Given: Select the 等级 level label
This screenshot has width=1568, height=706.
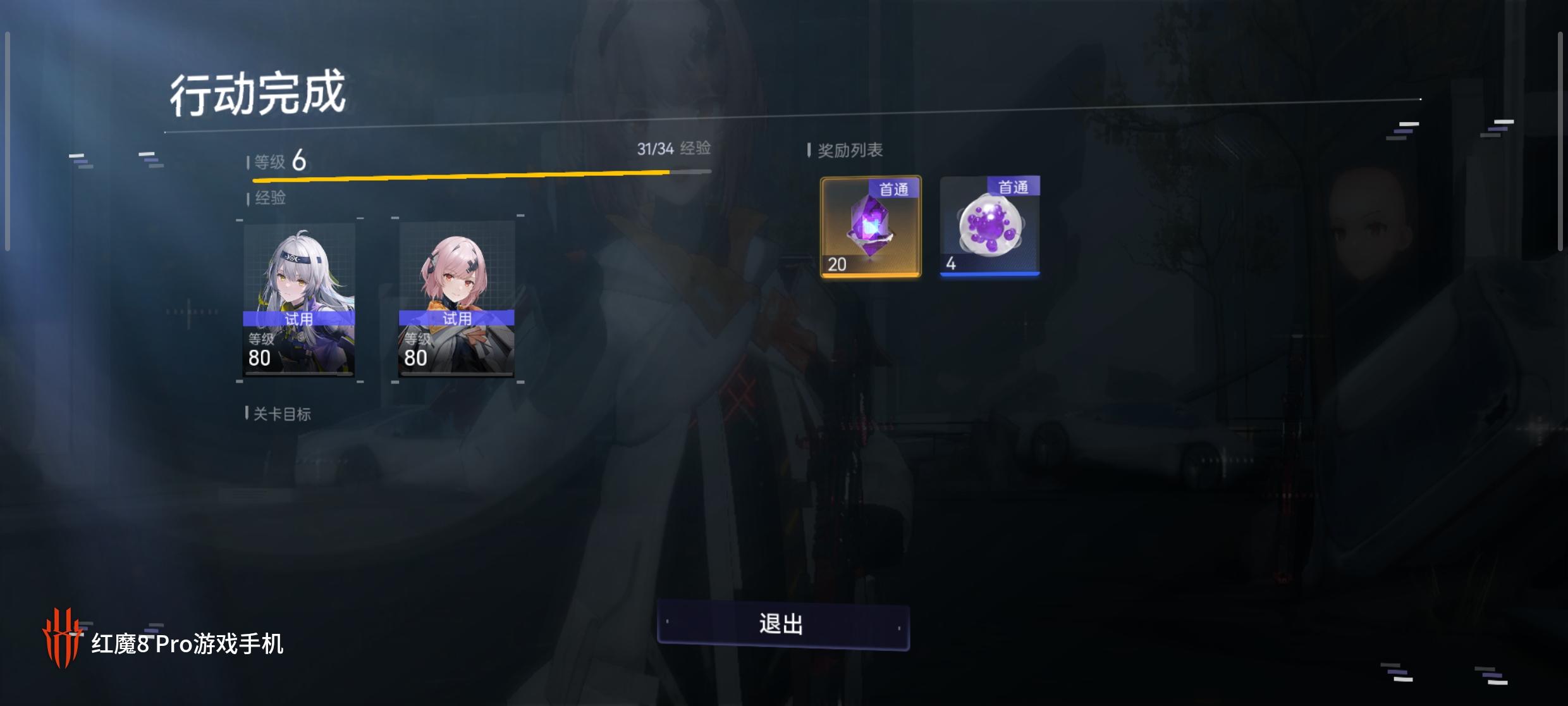Looking at the screenshot, I should pyautogui.click(x=267, y=163).
